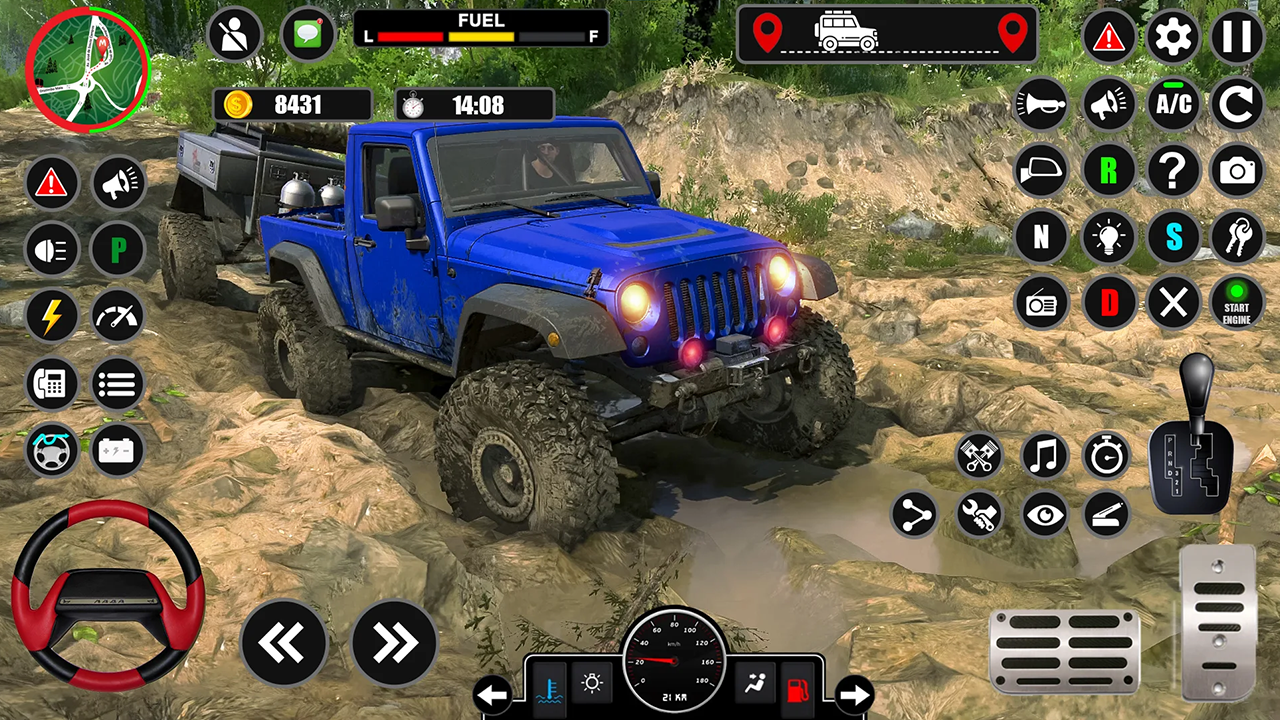Take a screenshot with the camera icon

click(x=1236, y=170)
